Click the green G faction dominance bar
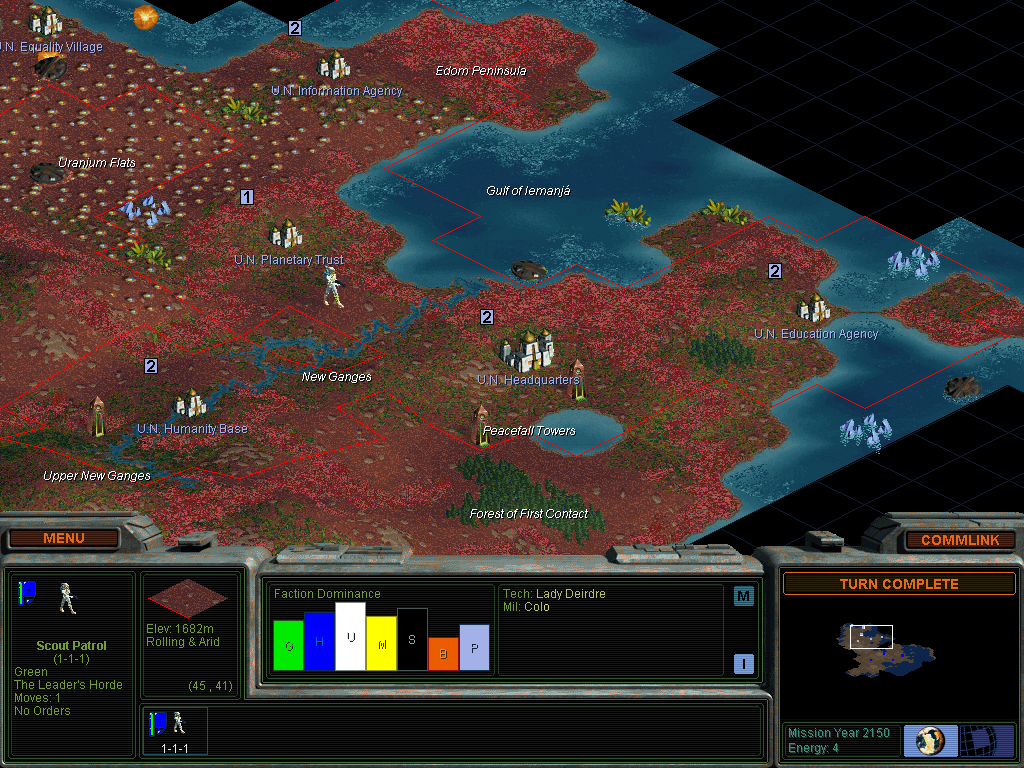The width and height of the screenshot is (1024, 768). click(x=288, y=646)
